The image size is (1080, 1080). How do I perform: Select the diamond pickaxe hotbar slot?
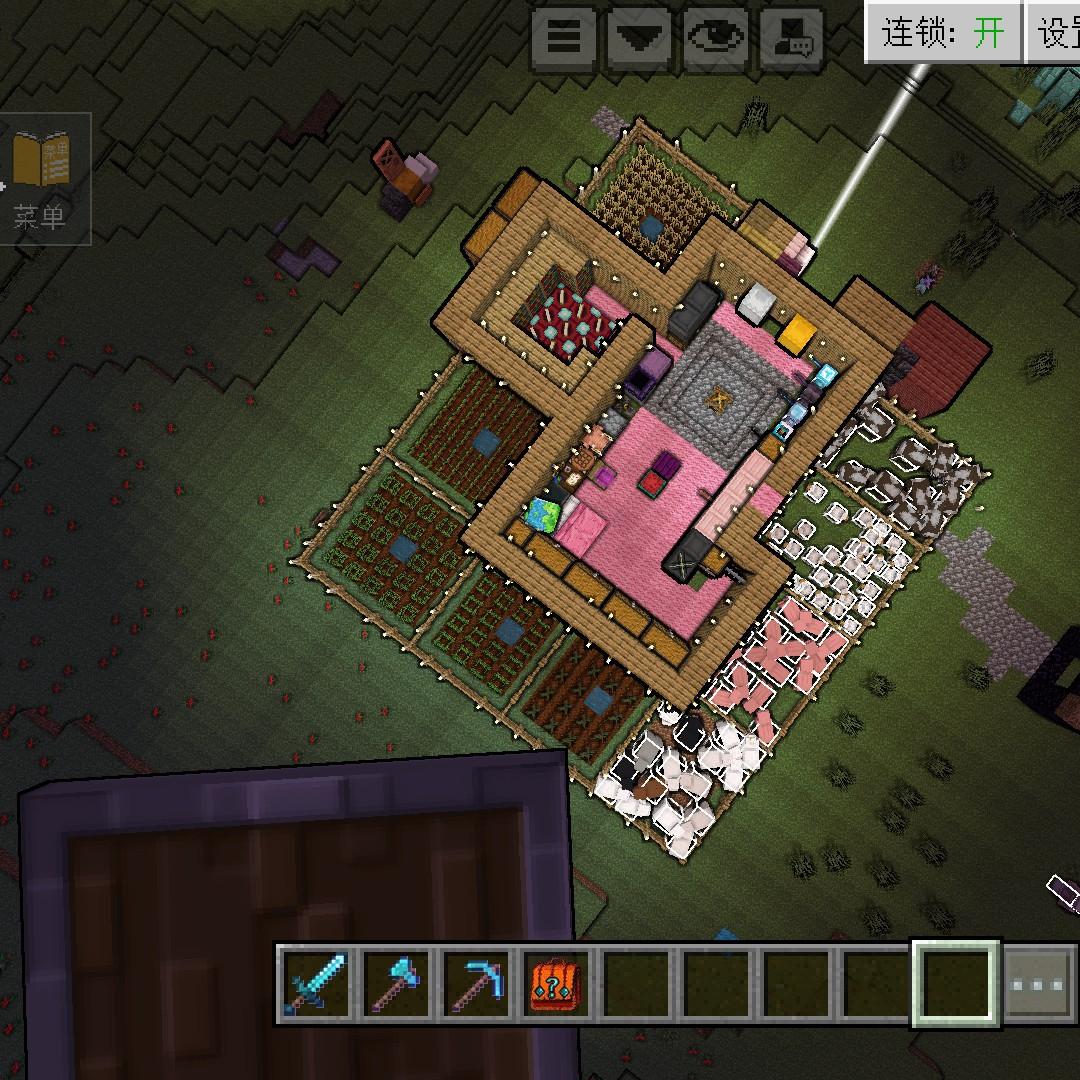tap(477, 983)
